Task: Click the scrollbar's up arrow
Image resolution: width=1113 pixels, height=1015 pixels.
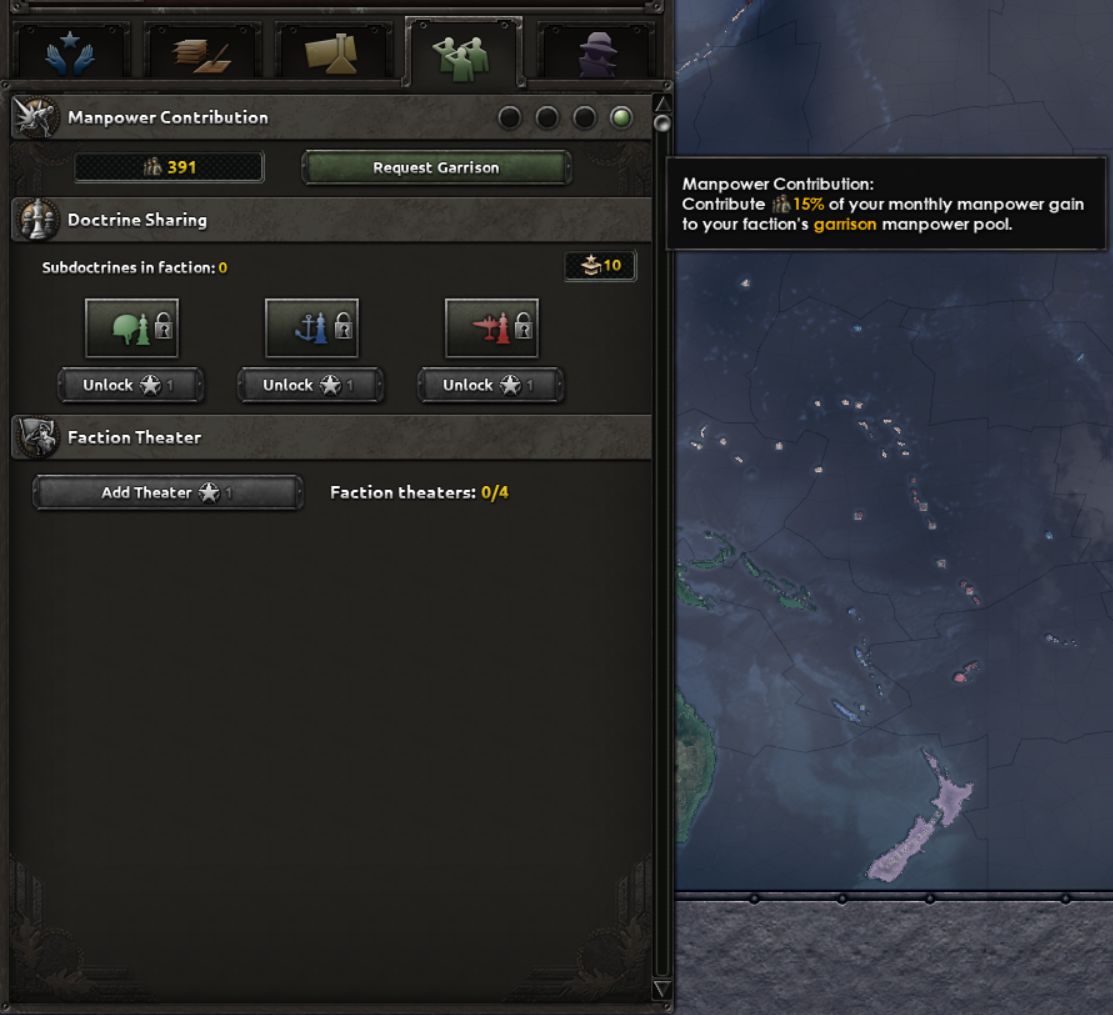Action: (x=661, y=103)
